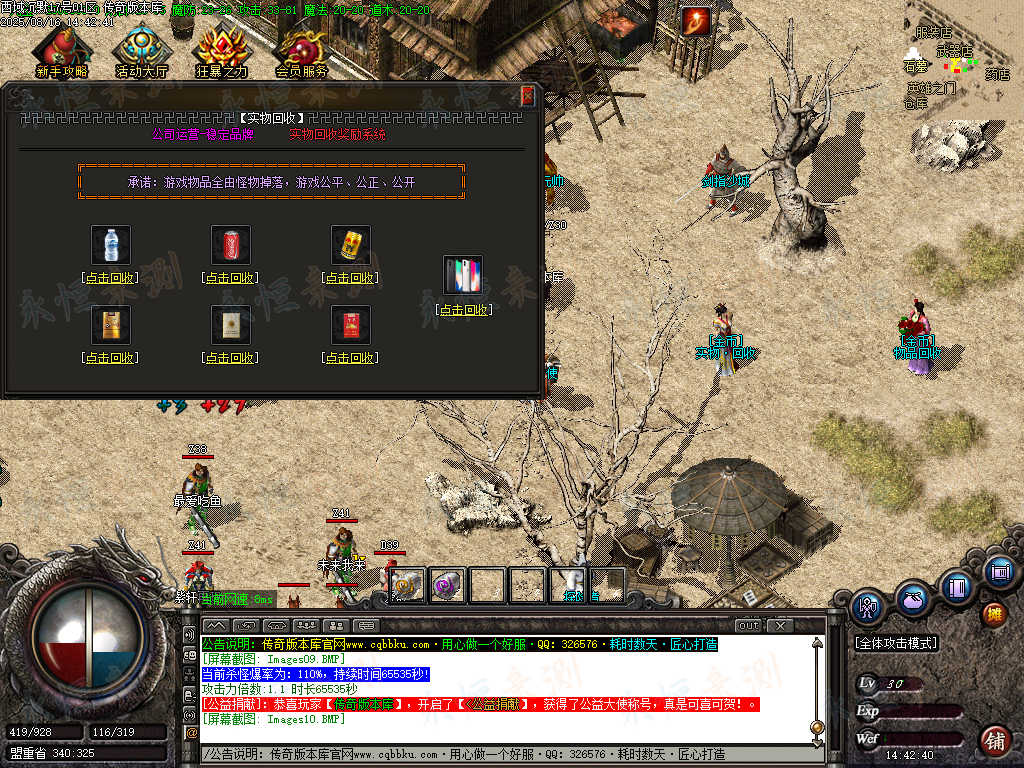Activate the 狂暴之力 icon
1024x768 pixels.
pyautogui.click(x=221, y=52)
